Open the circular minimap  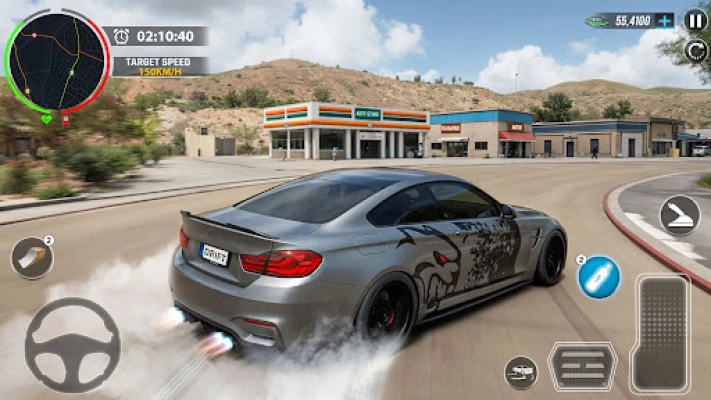(56, 62)
